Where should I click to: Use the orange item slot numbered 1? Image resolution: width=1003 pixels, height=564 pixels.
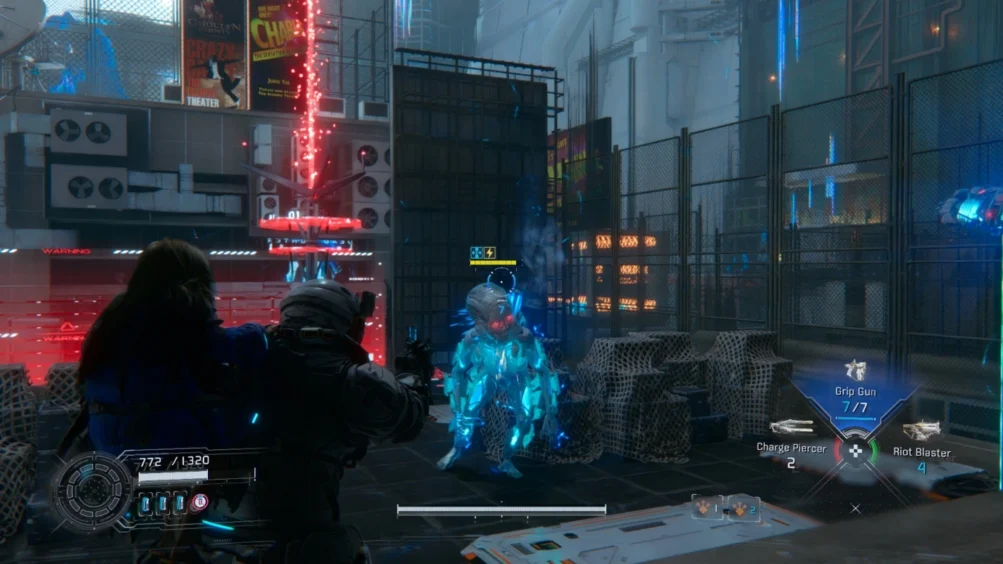[x=709, y=508]
